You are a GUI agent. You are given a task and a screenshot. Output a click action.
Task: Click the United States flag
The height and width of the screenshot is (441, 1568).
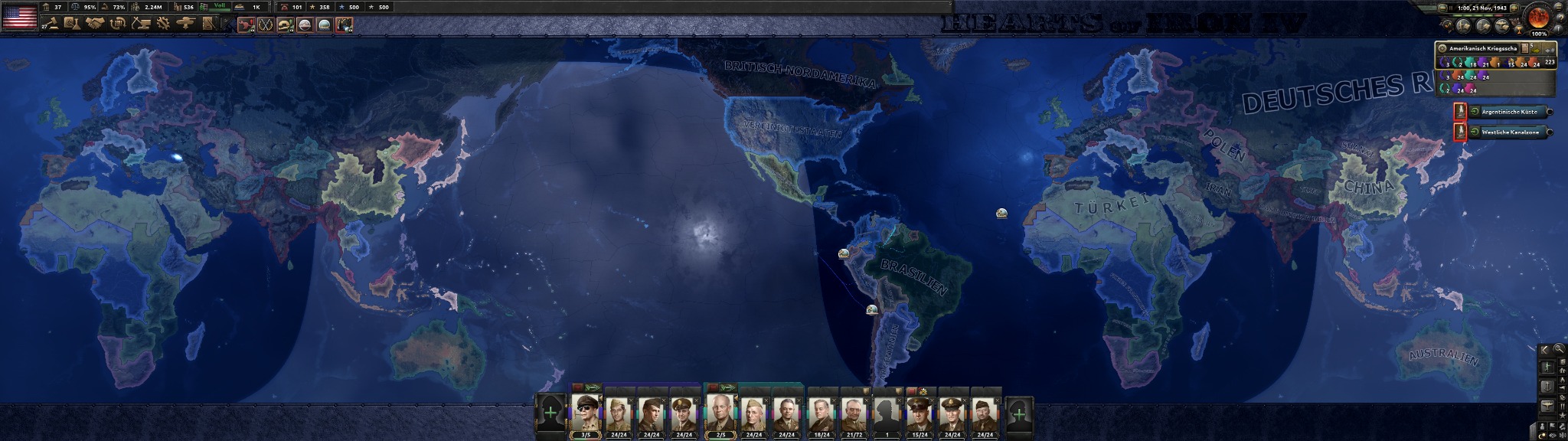tap(20, 16)
